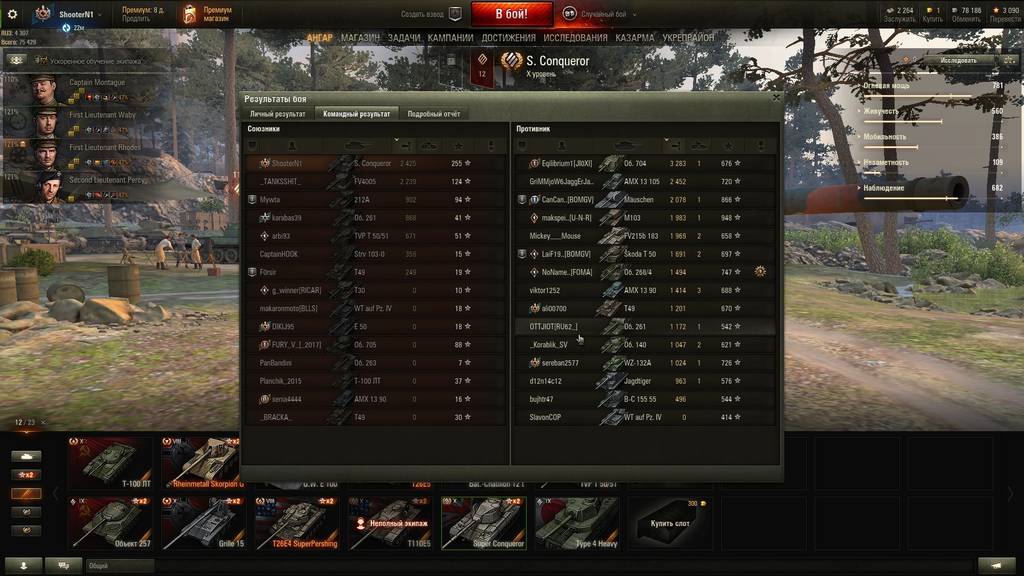
Task: Click the Исследовать button for the vehicle
Action: click(957, 60)
